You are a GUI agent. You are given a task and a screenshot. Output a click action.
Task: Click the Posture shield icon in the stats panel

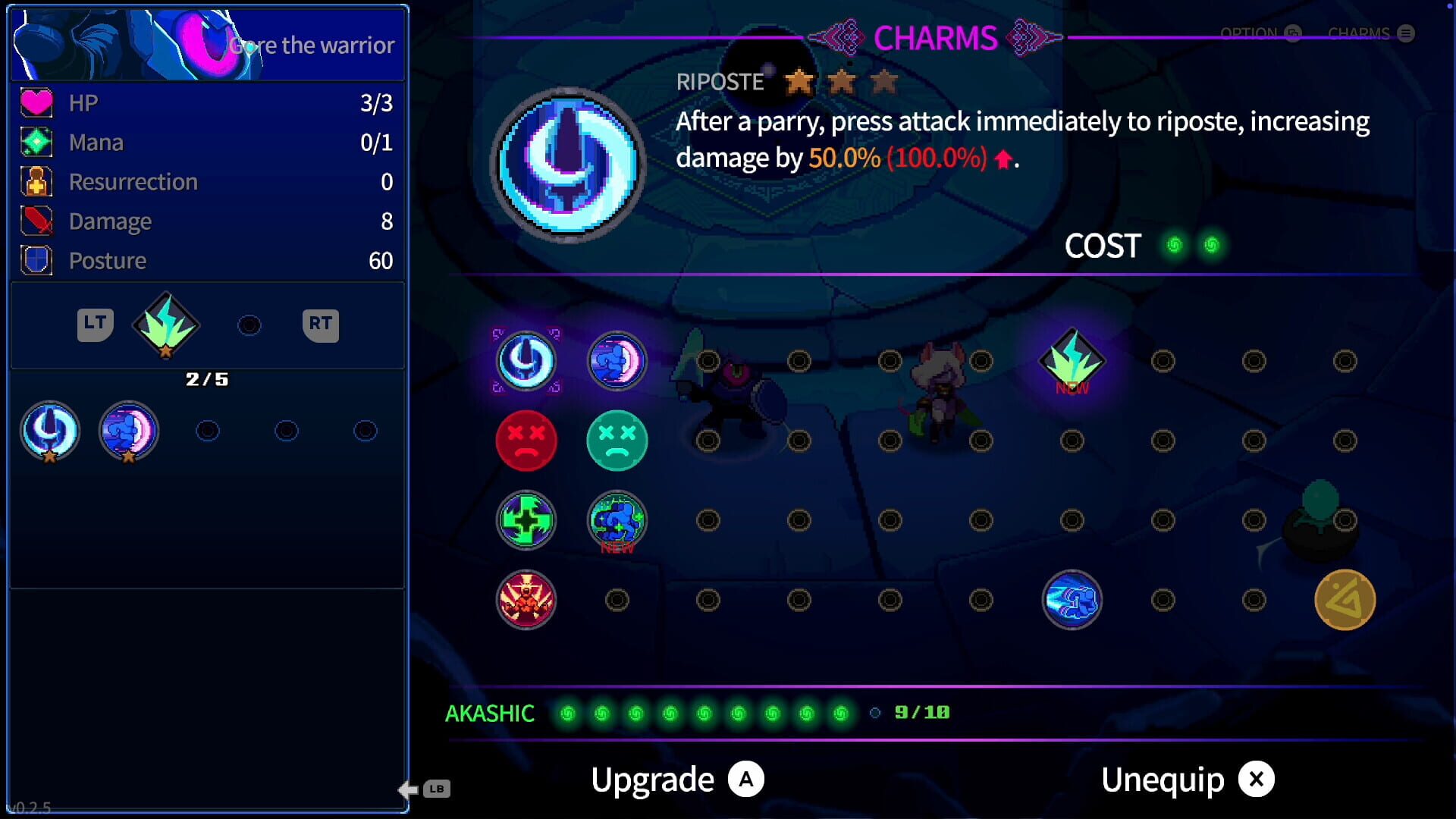pos(36,260)
